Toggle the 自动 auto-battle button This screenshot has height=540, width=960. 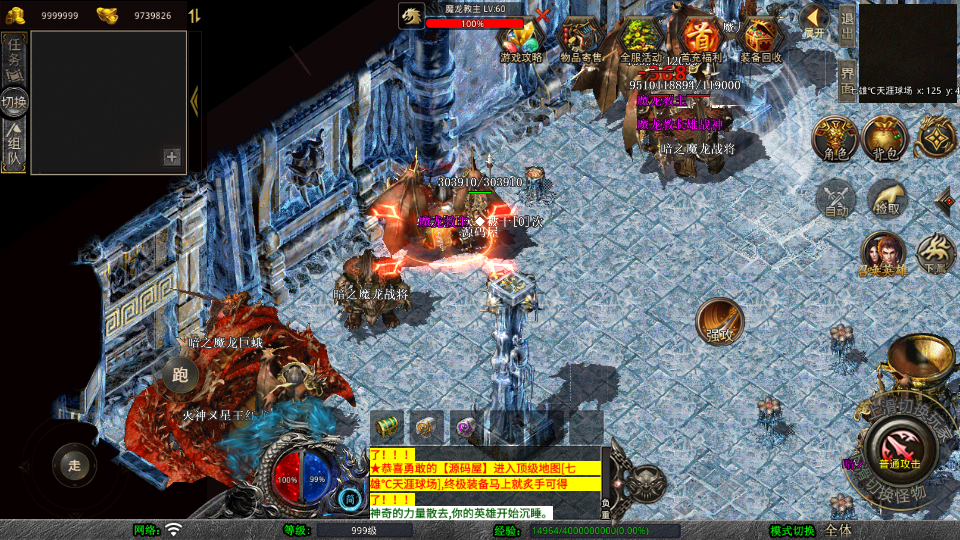[836, 198]
